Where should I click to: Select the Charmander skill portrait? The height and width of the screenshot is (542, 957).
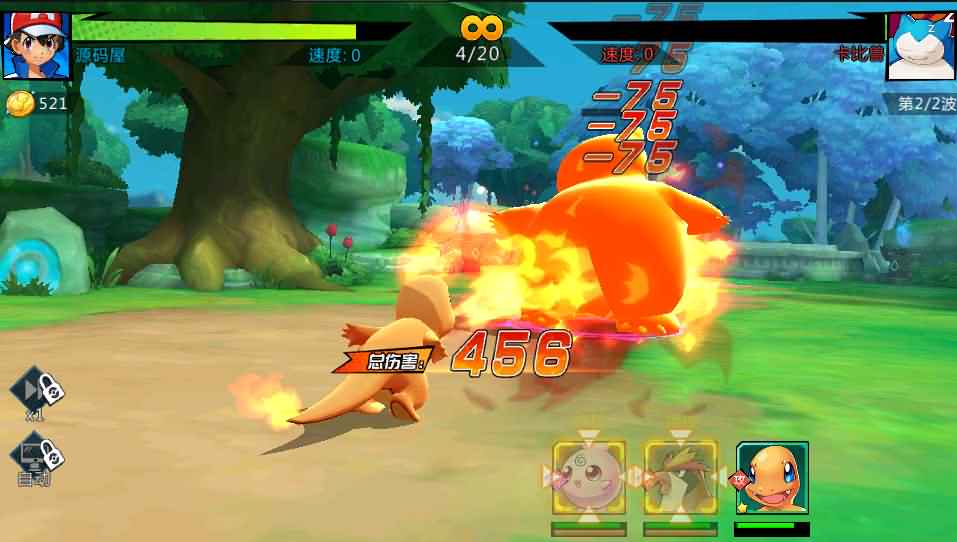(x=772, y=477)
